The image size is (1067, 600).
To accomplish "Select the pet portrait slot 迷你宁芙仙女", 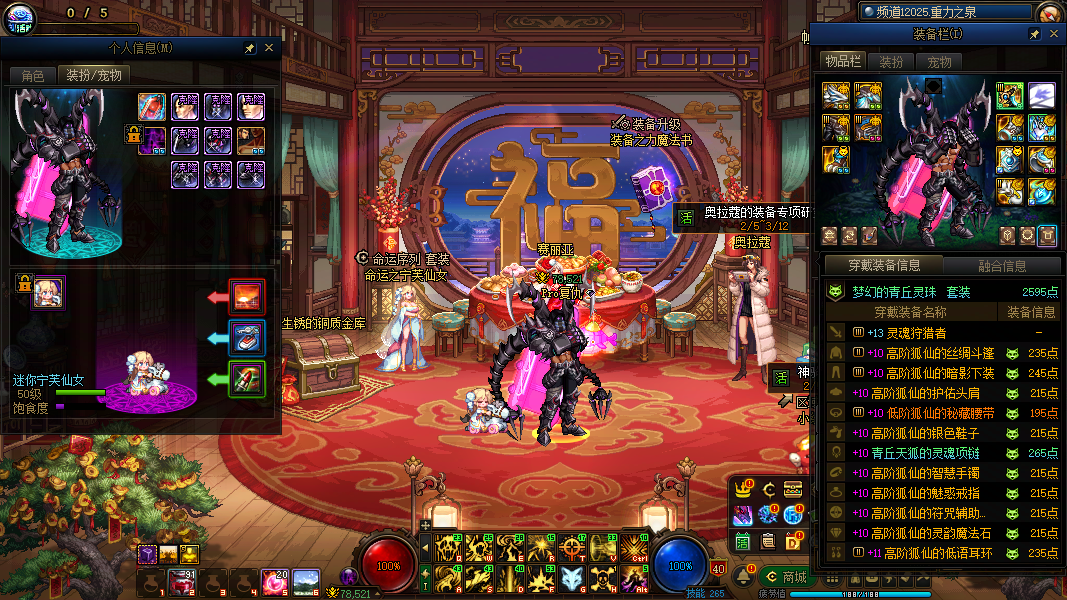I will click(48, 292).
